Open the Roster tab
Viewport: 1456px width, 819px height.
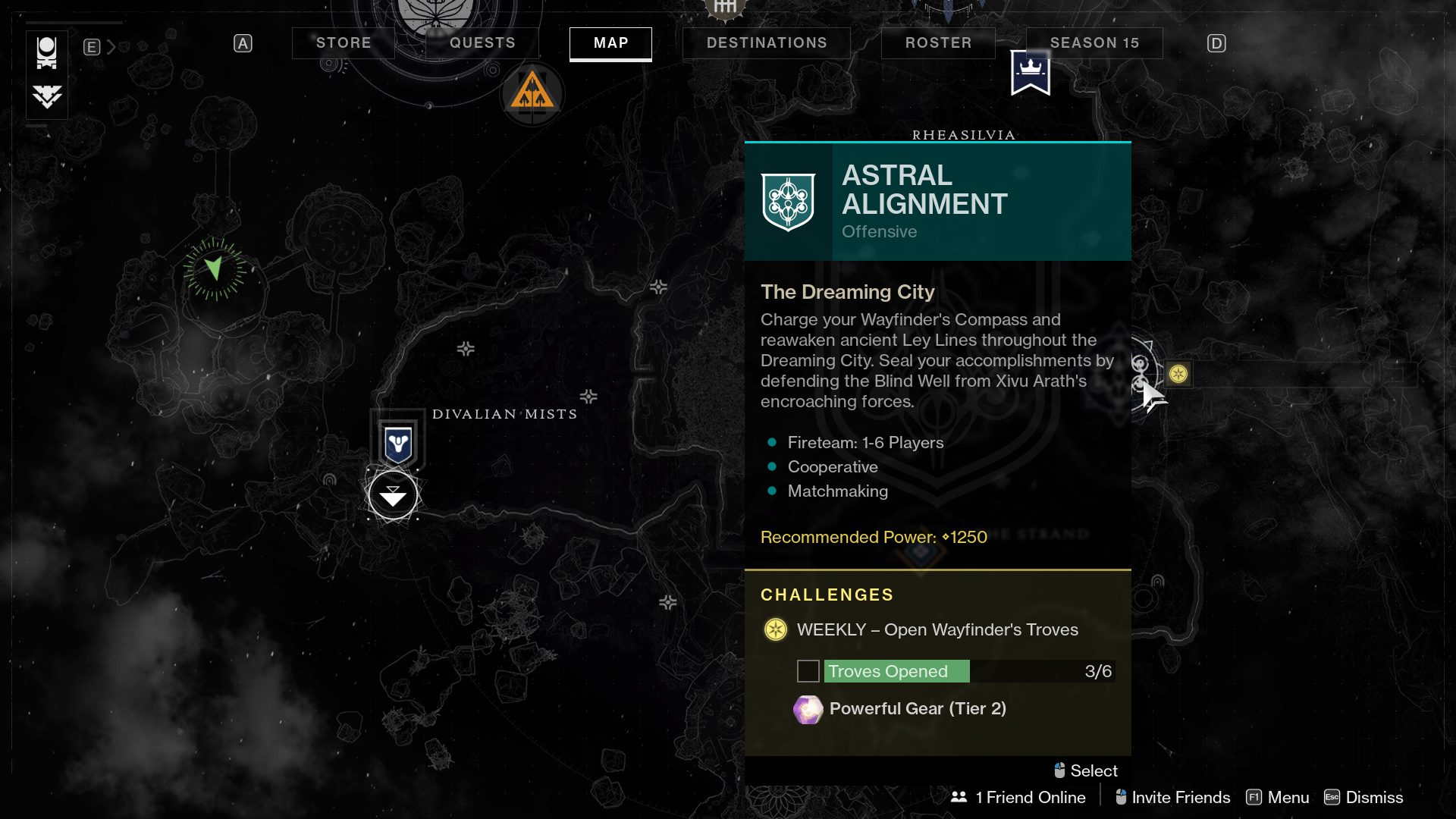[x=938, y=42]
